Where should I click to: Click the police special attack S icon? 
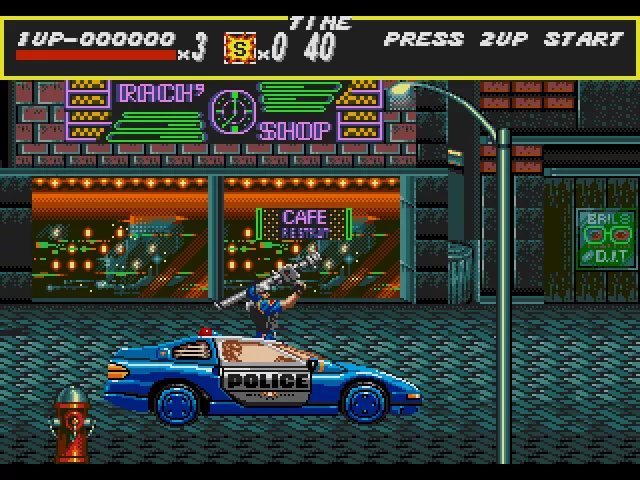239,47
